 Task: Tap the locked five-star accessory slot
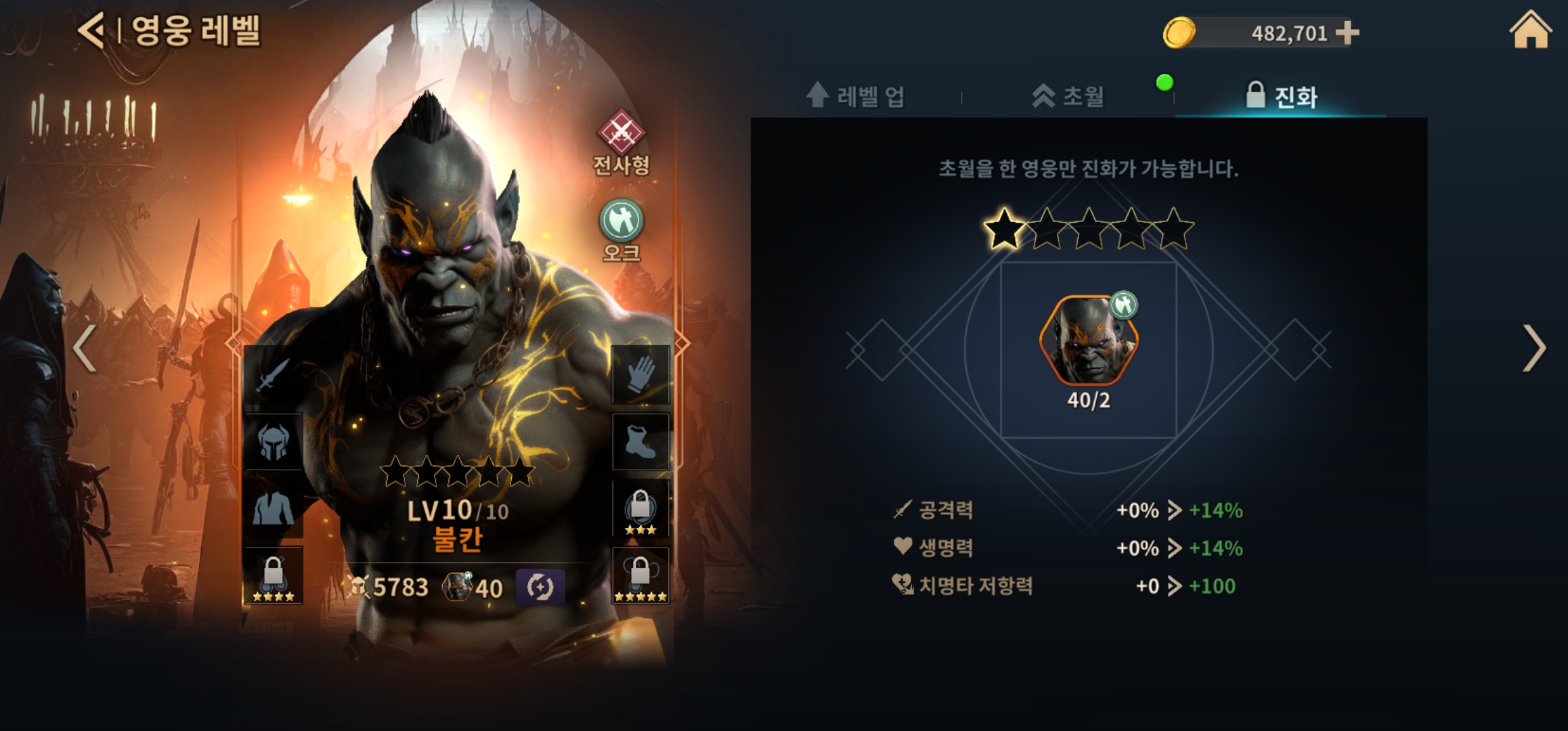[x=640, y=575]
